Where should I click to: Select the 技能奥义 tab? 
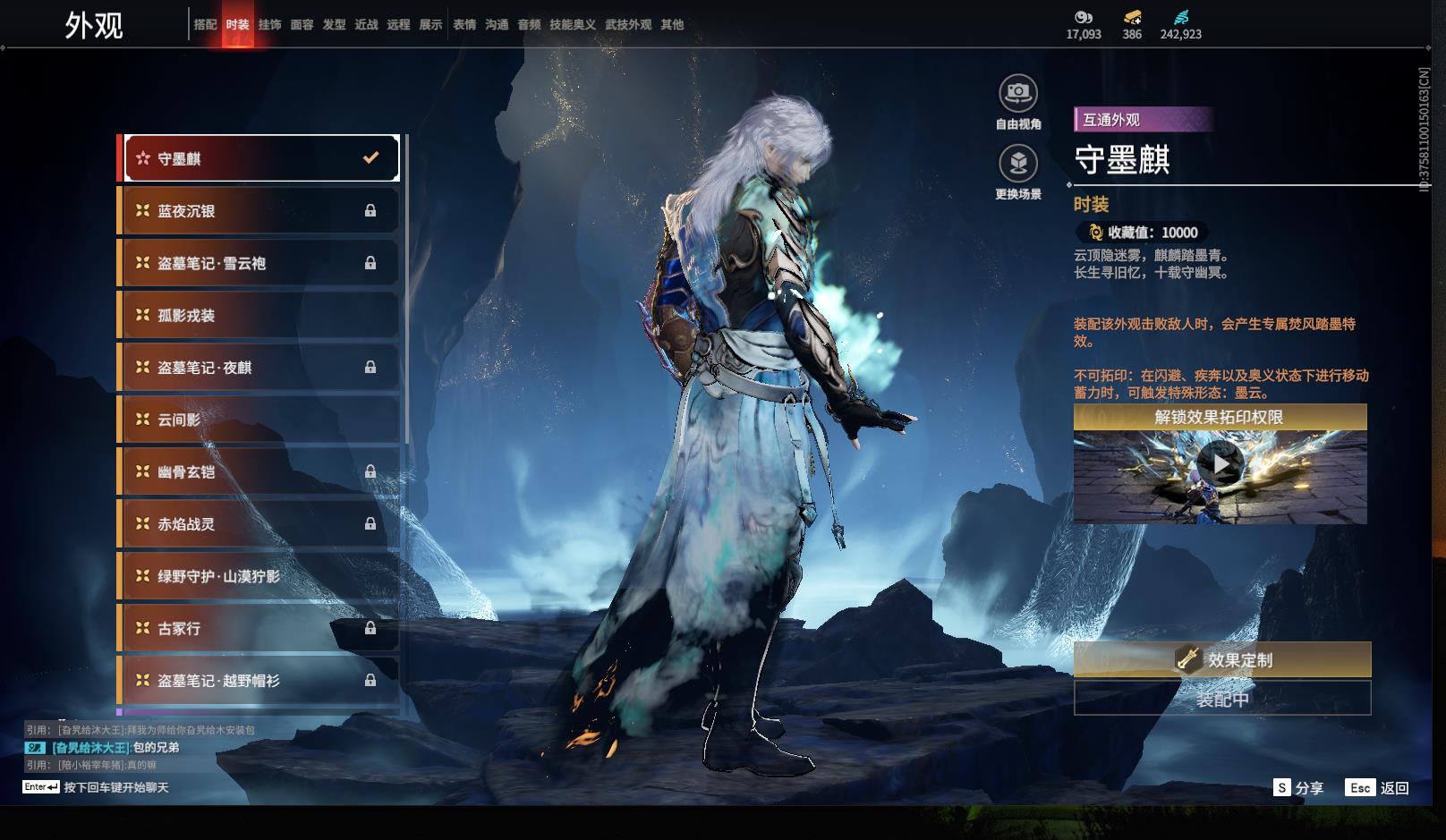[572, 24]
